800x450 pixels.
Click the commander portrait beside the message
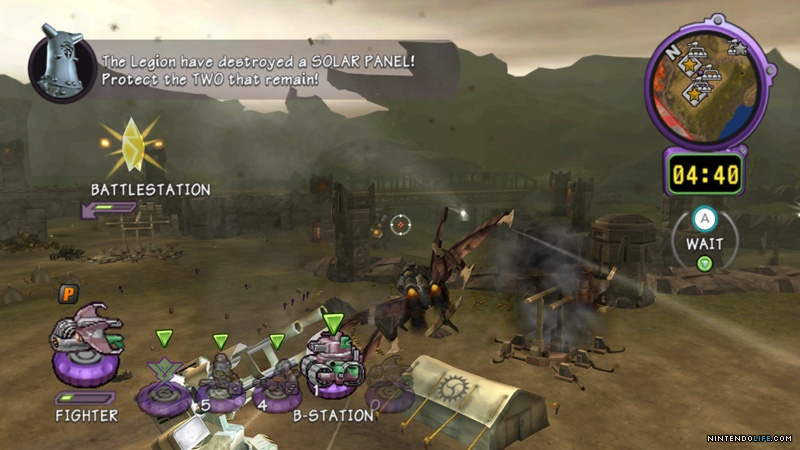[62, 67]
